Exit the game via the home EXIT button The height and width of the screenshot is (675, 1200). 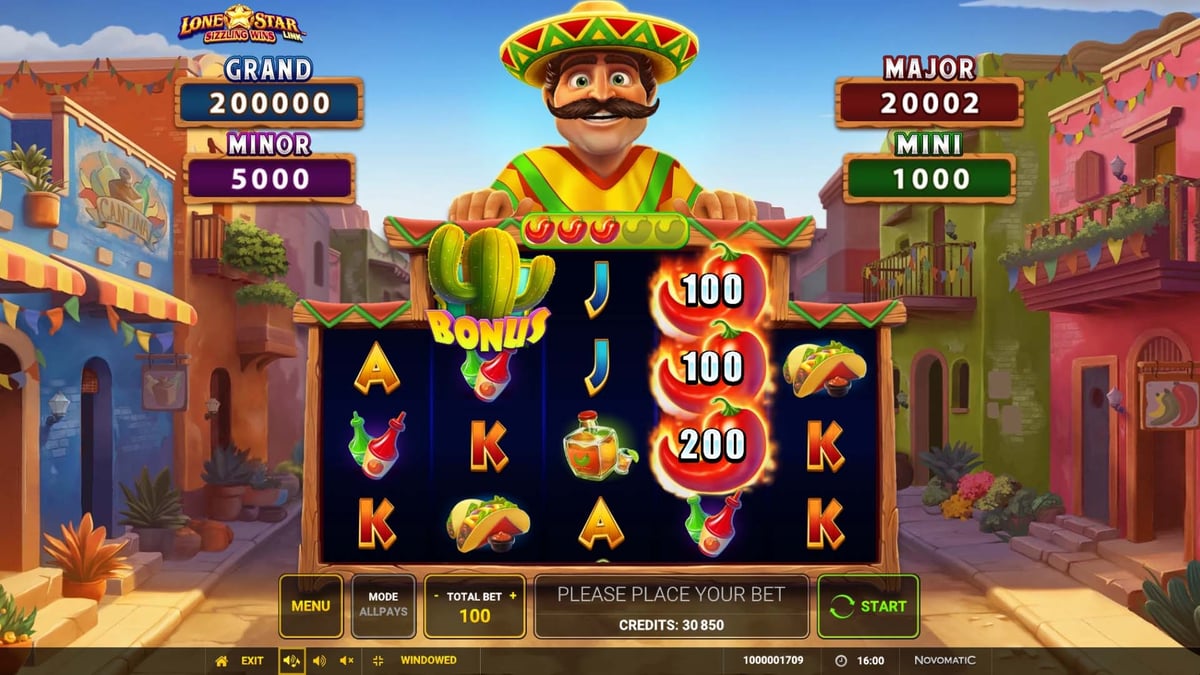[240, 661]
